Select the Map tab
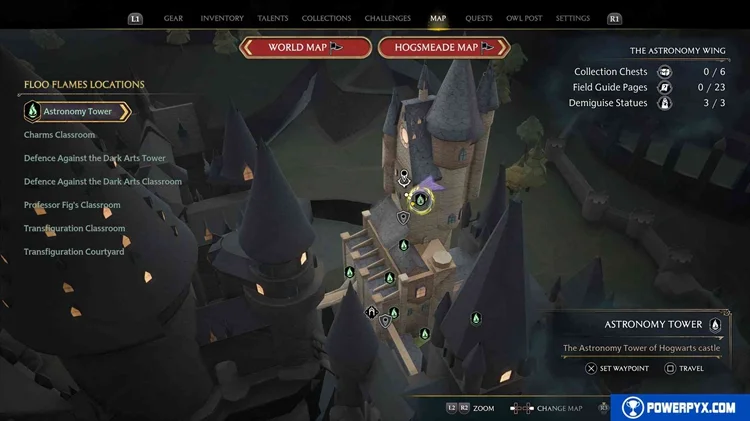750x421 pixels. [x=438, y=18]
